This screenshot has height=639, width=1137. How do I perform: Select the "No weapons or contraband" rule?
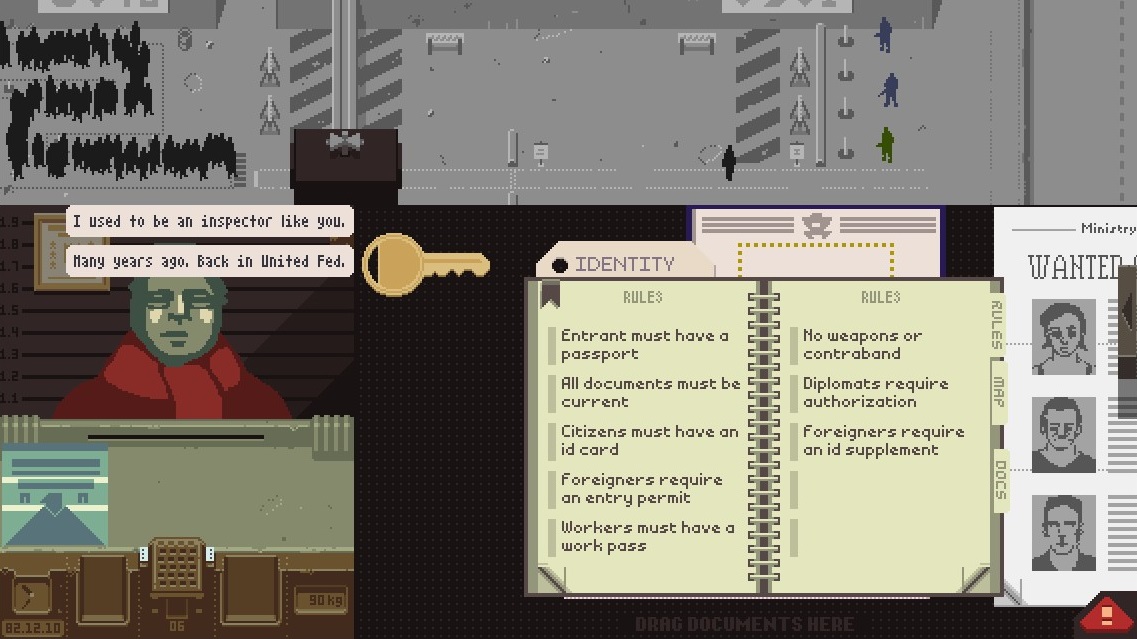862,344
